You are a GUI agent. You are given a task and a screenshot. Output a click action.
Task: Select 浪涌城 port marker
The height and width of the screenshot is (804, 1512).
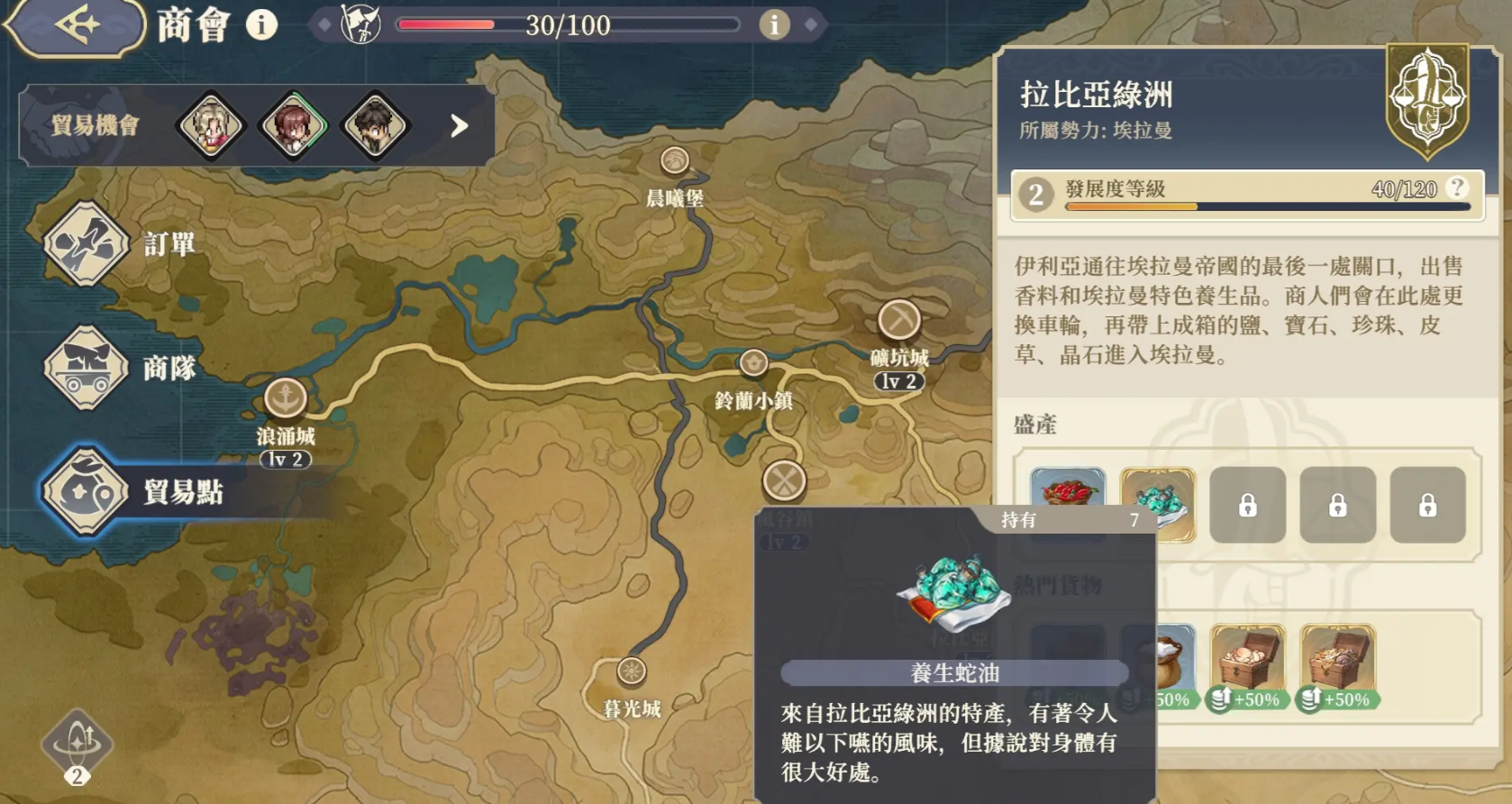pos(286,397)
